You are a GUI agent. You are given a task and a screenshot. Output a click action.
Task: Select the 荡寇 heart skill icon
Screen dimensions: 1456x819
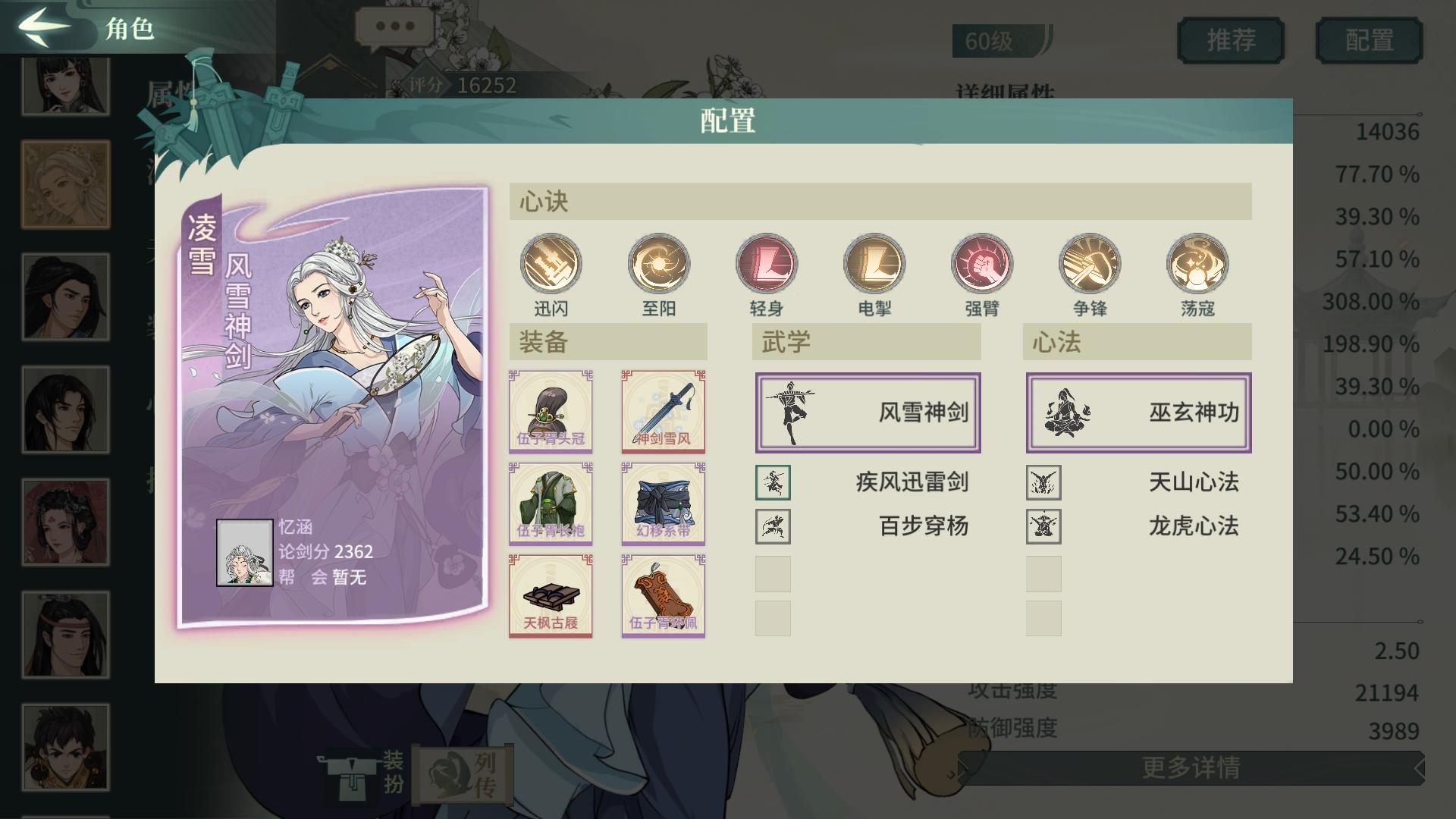click(1198, 265)
